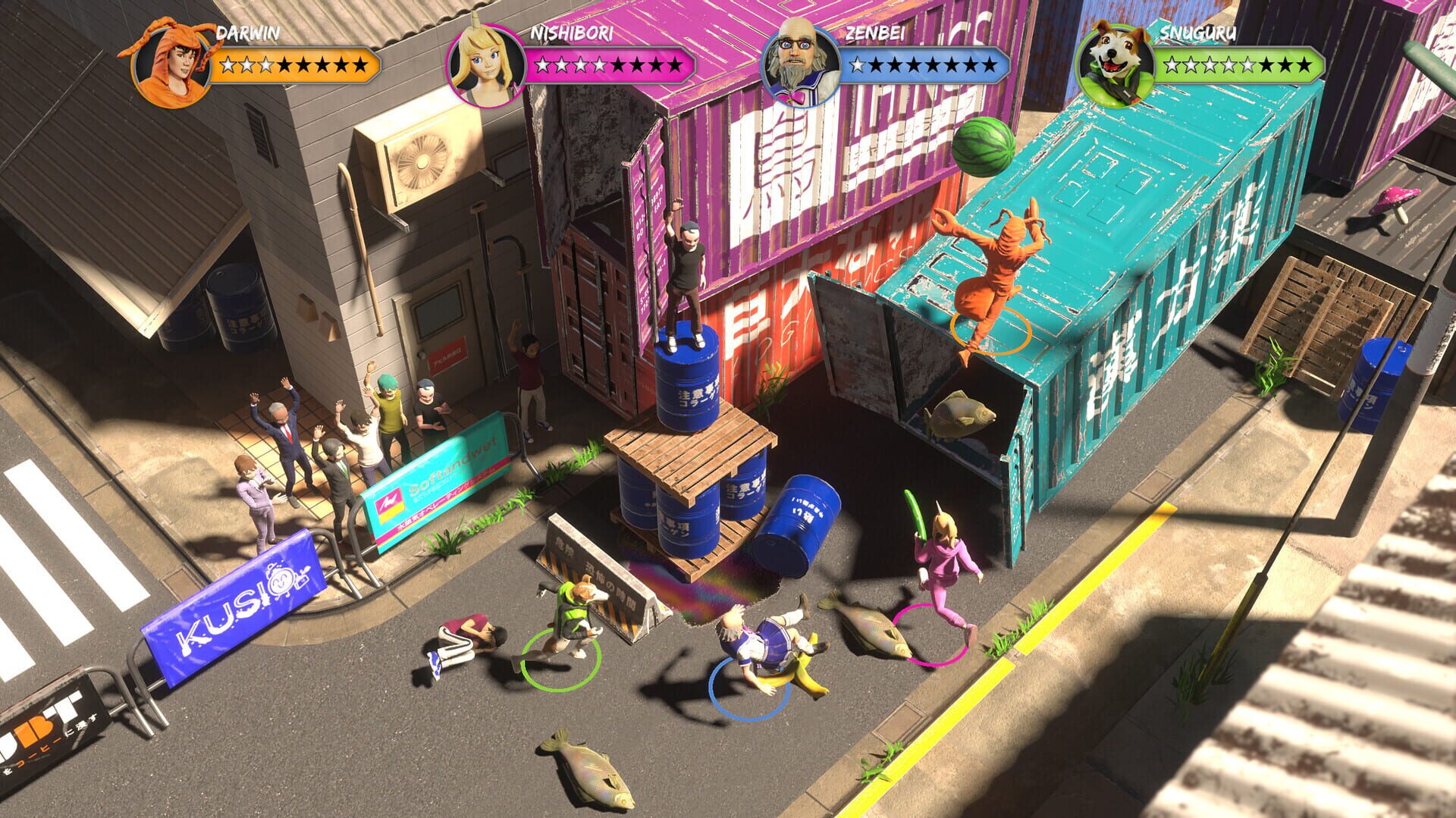
Task: Click Nishibori's blonde avatar portrait
Action: pos(486,61)
